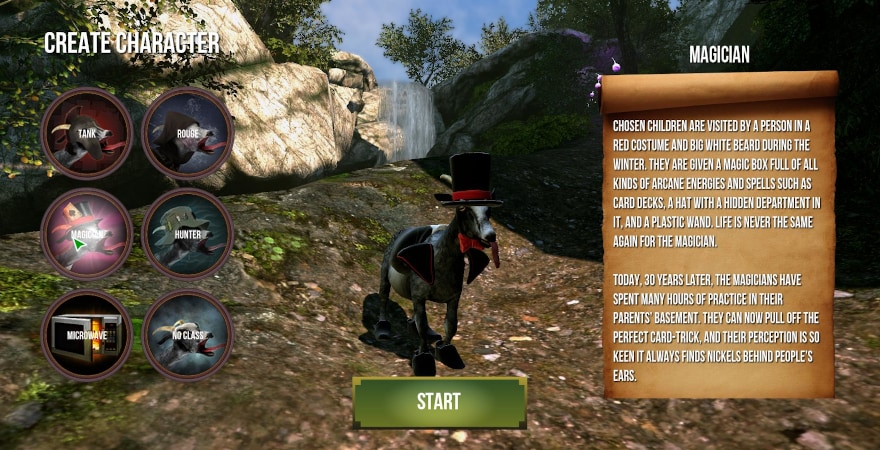Screen dimensions: 880x450
Task: Choose the No Class option
Action: [x=187, y=335]
